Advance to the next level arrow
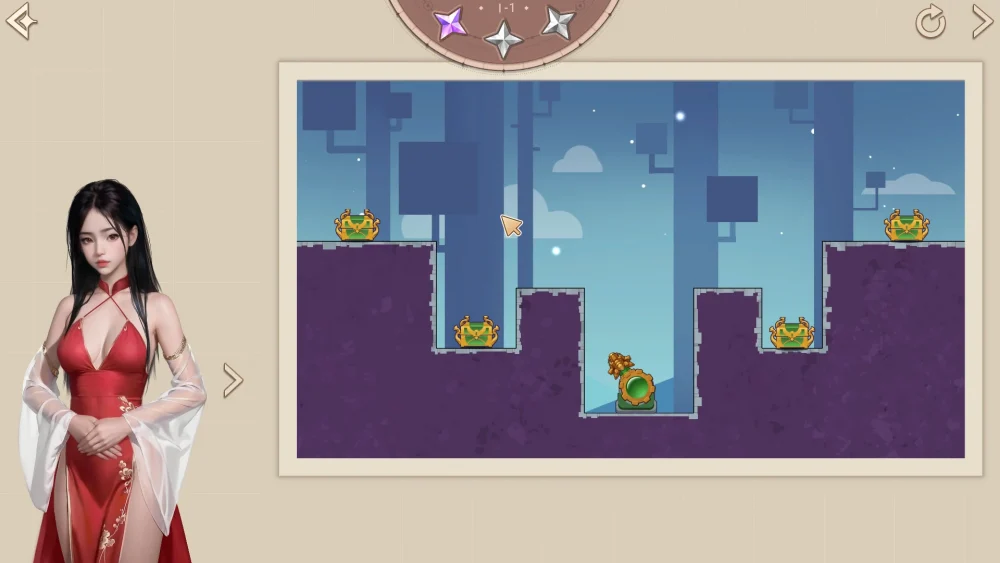 (981, 21)
